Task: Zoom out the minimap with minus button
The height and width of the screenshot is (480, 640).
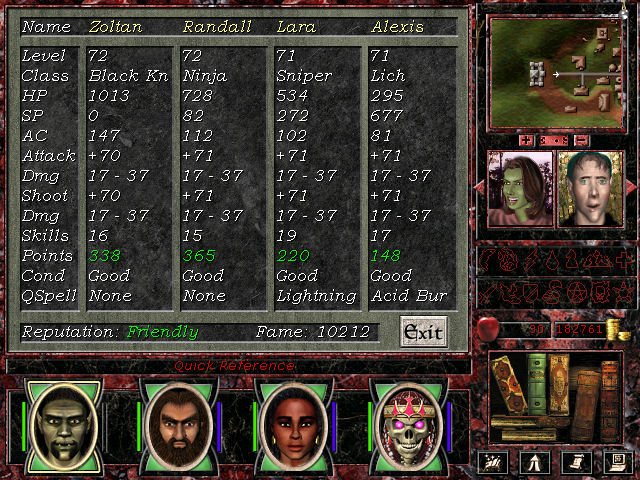Action: [x=580, y=140]
